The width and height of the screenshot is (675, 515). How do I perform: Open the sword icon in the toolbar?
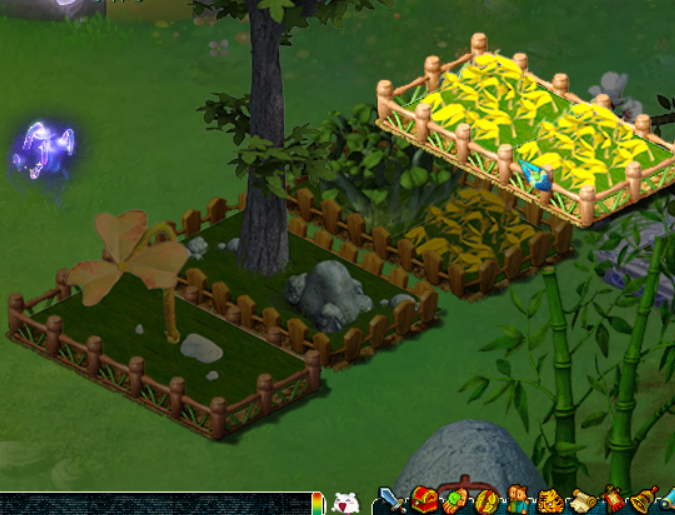(391, 499)
